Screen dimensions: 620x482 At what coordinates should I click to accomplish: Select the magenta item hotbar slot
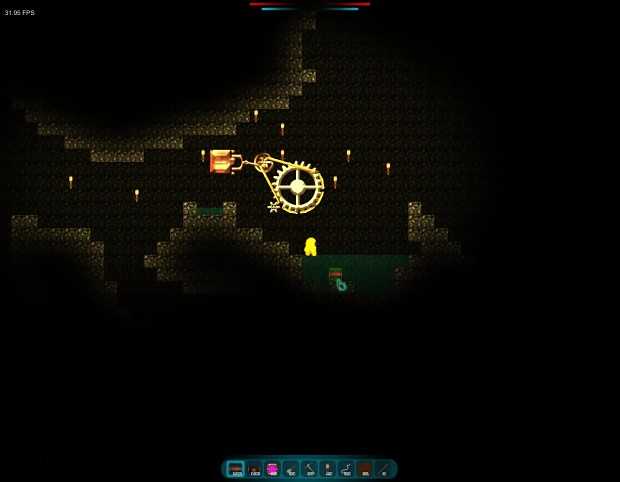[272, 469]
